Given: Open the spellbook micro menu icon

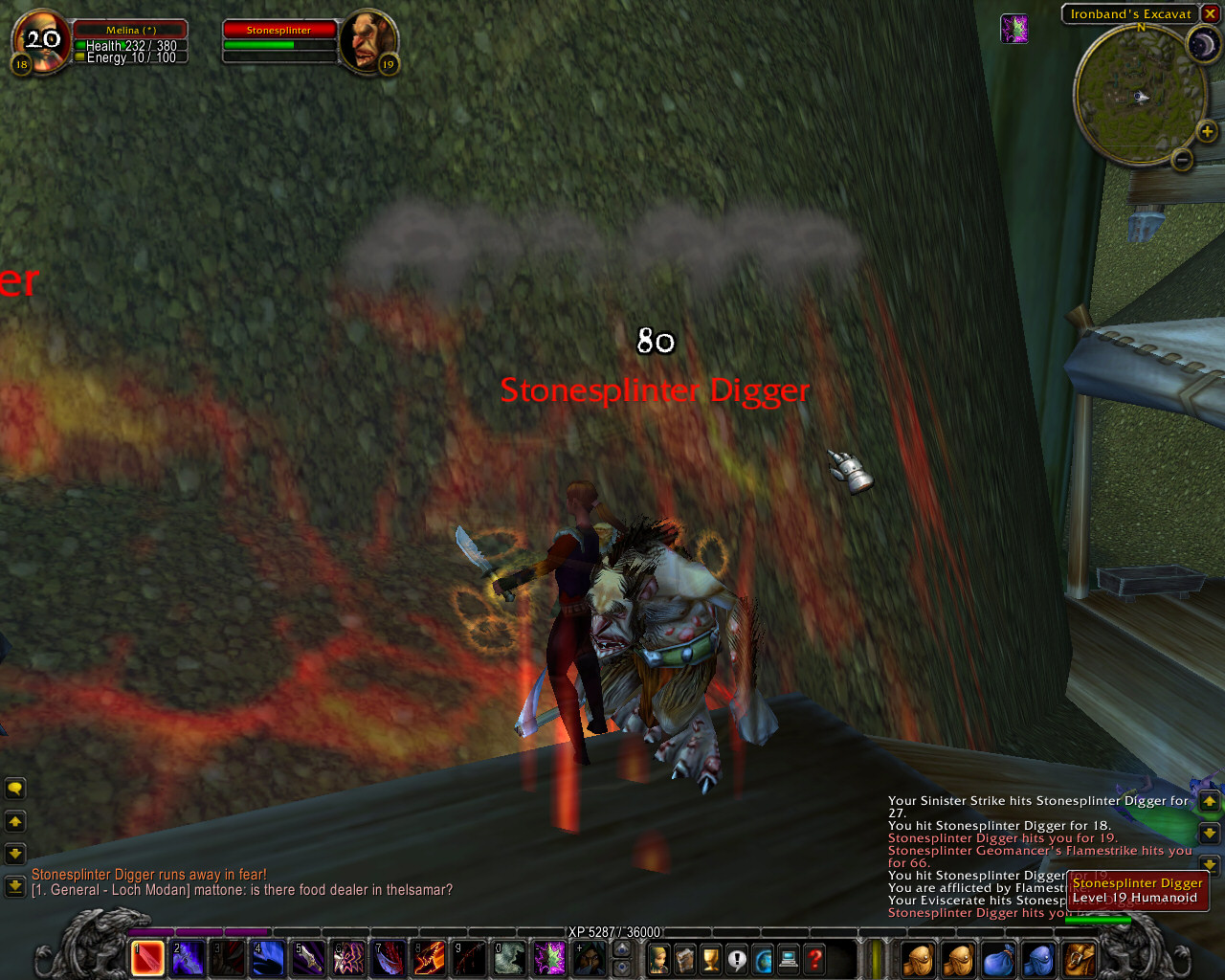Looking at the screenshot, I should [685, 957].
